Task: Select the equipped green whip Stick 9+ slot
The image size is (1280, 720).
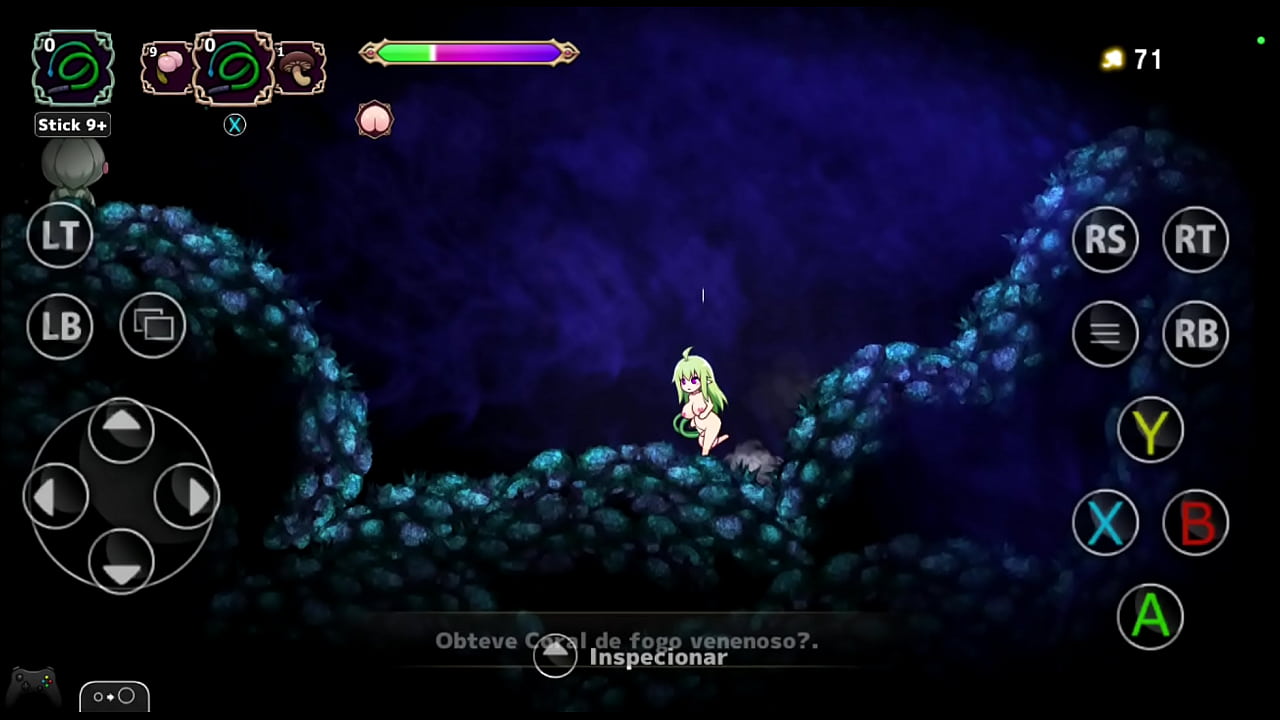Action: (73, 68)
